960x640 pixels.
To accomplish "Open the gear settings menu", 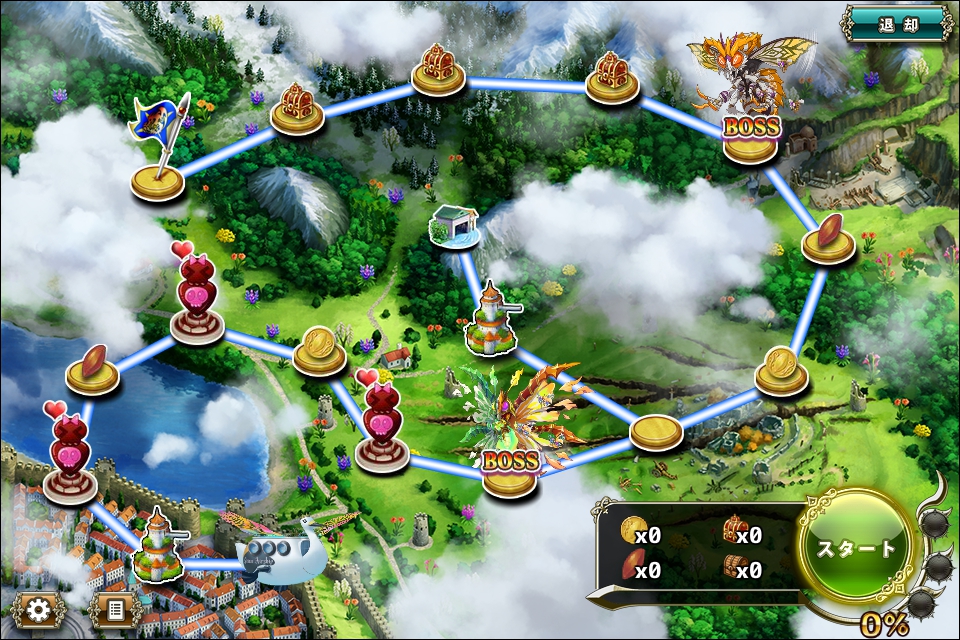I will pos(38,609).
